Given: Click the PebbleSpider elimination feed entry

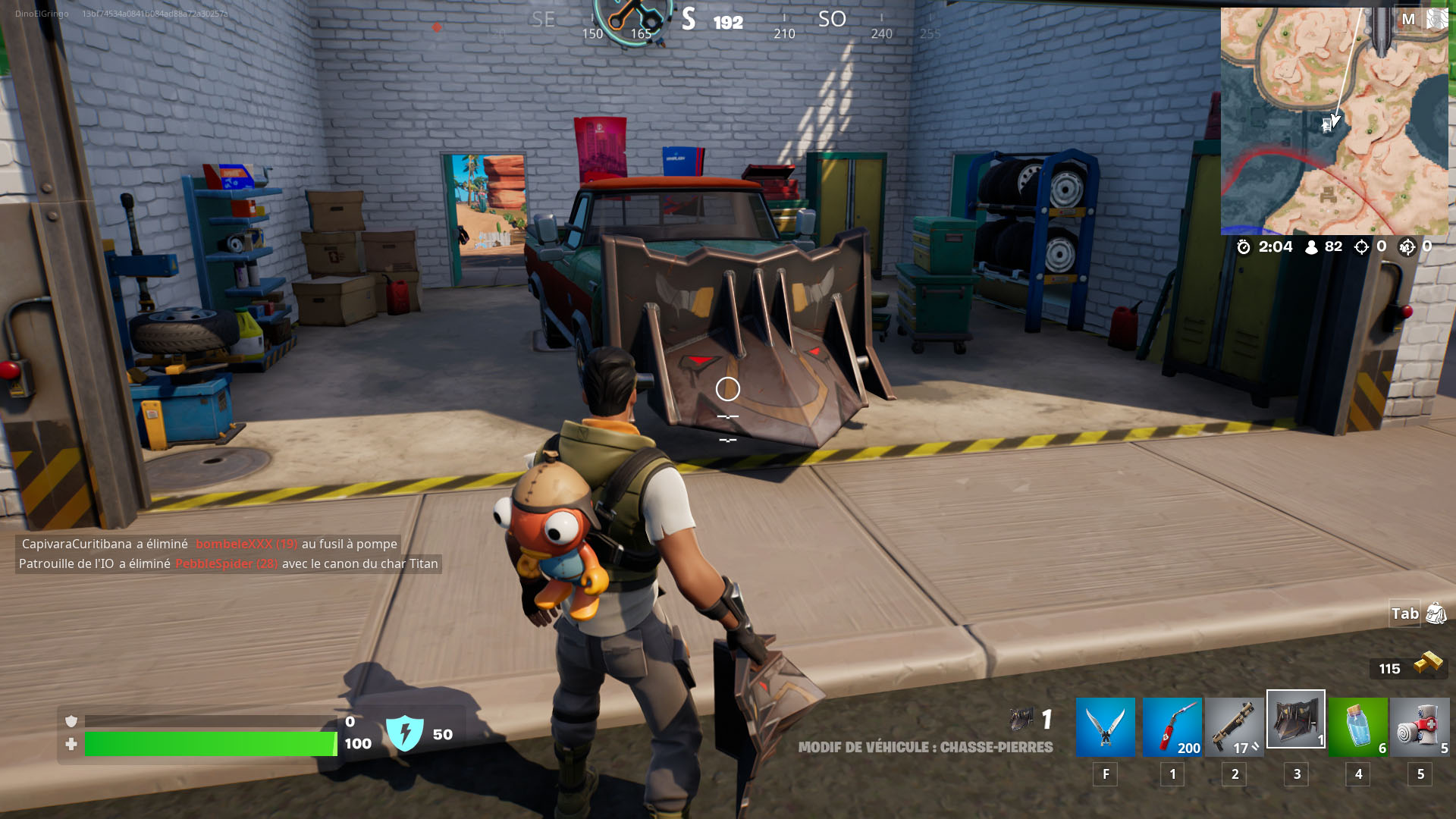Looking at the screenshot, I should [229, 563].
